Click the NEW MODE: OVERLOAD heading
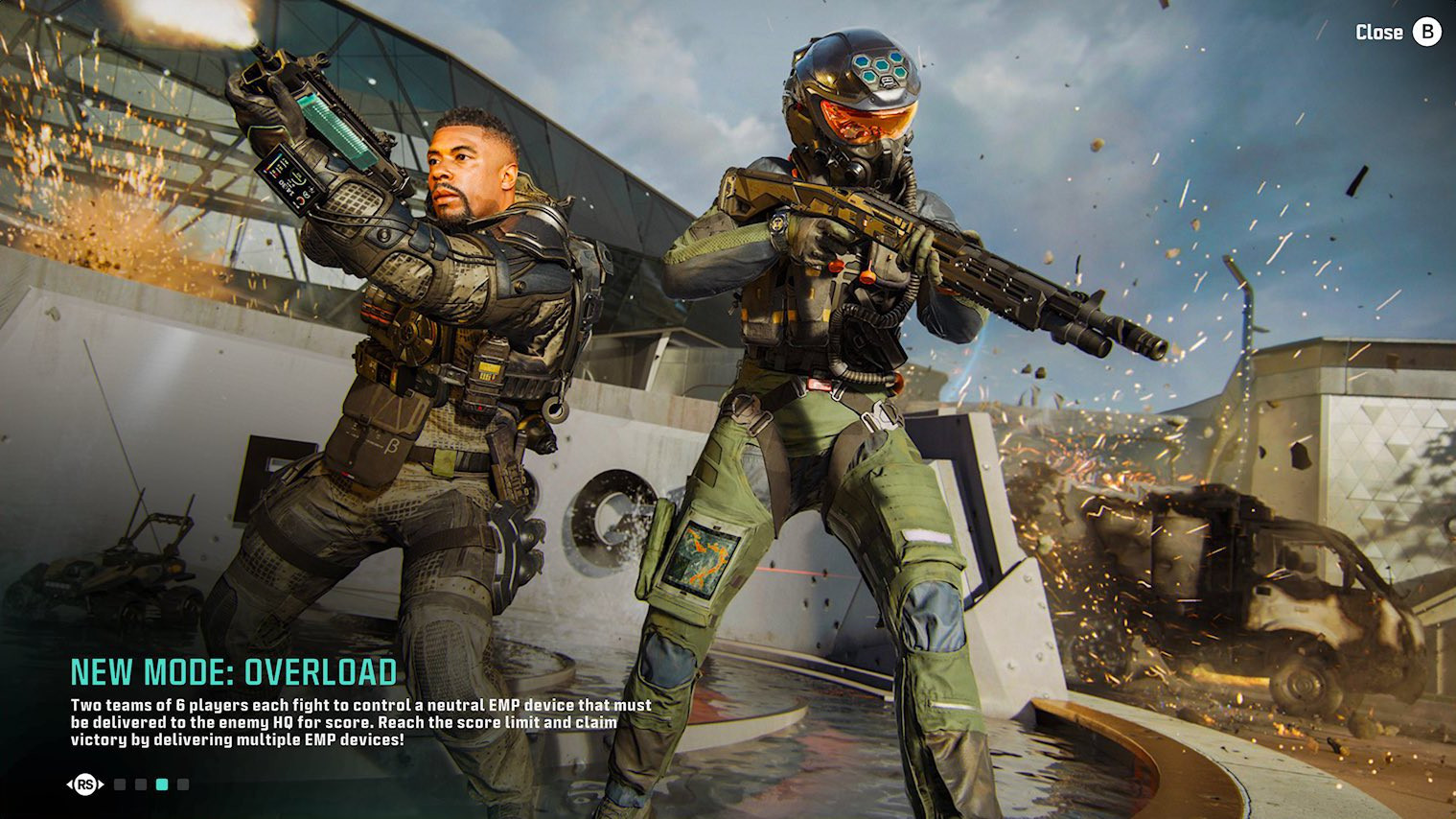1456x819 pixels. pyautogui.click(x=235, y=671)
